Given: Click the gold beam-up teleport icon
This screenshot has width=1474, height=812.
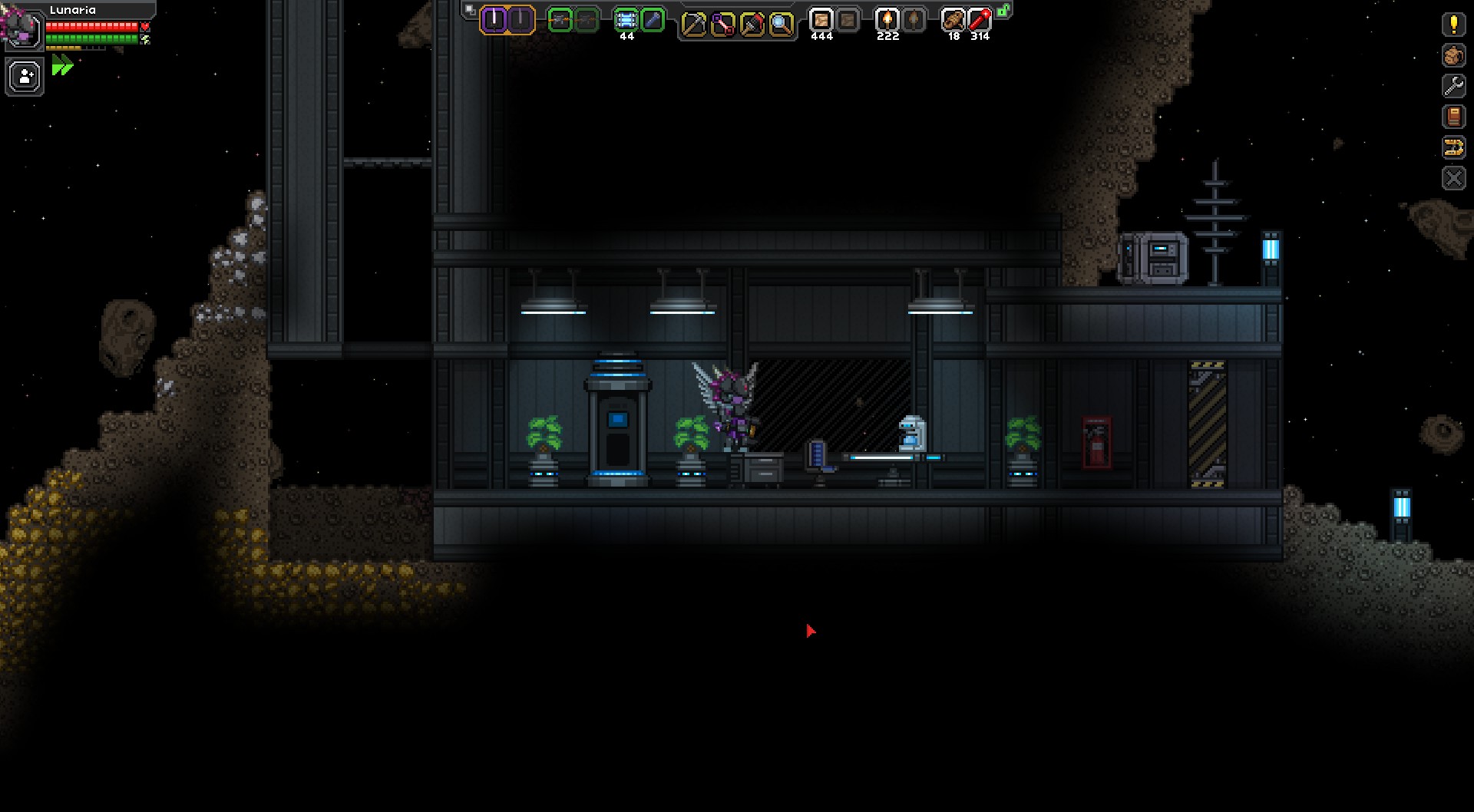Looking at the screenshot, I should 1453,147.
